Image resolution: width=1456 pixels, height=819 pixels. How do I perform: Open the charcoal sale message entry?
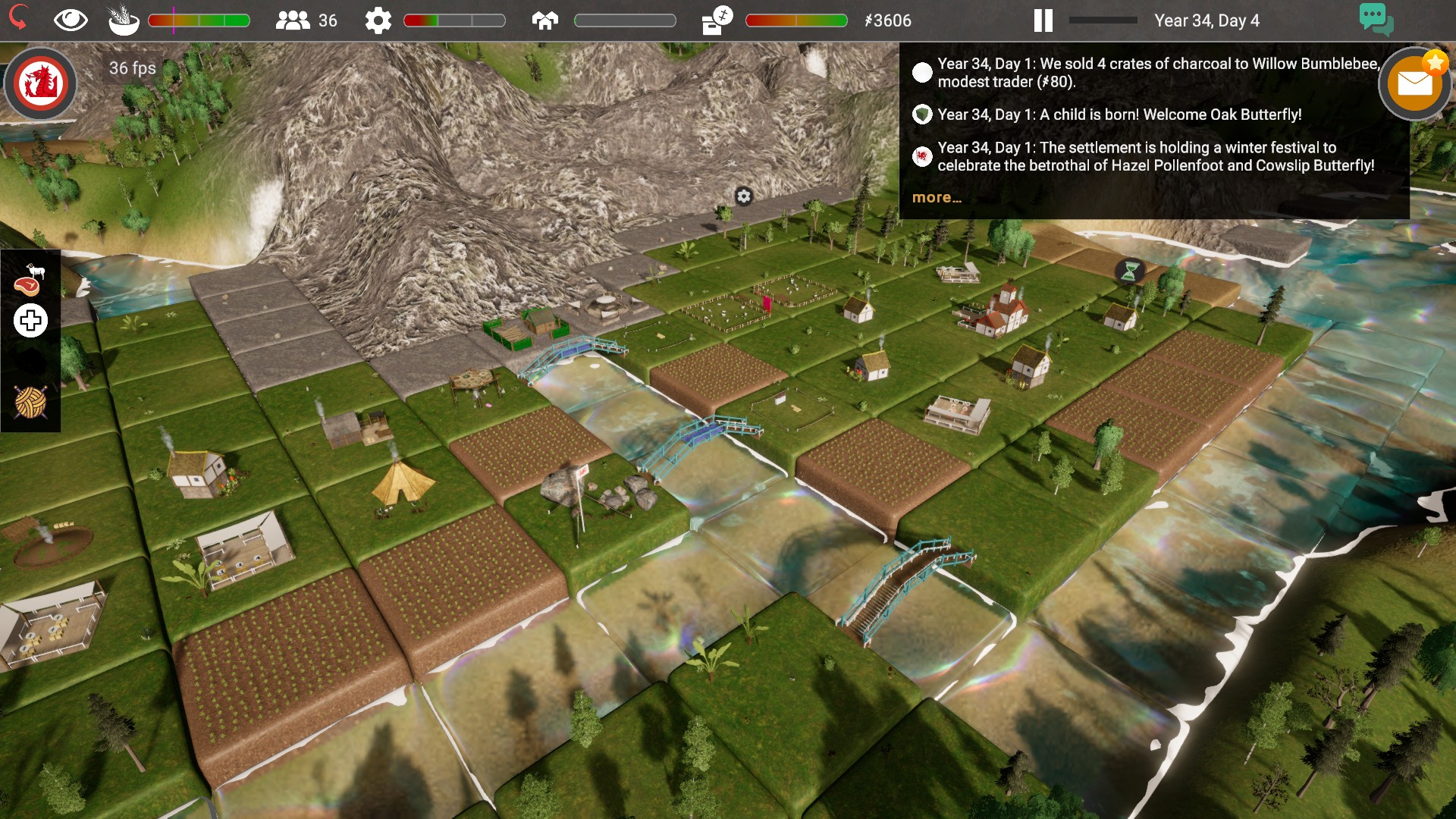coord(1157,73)
